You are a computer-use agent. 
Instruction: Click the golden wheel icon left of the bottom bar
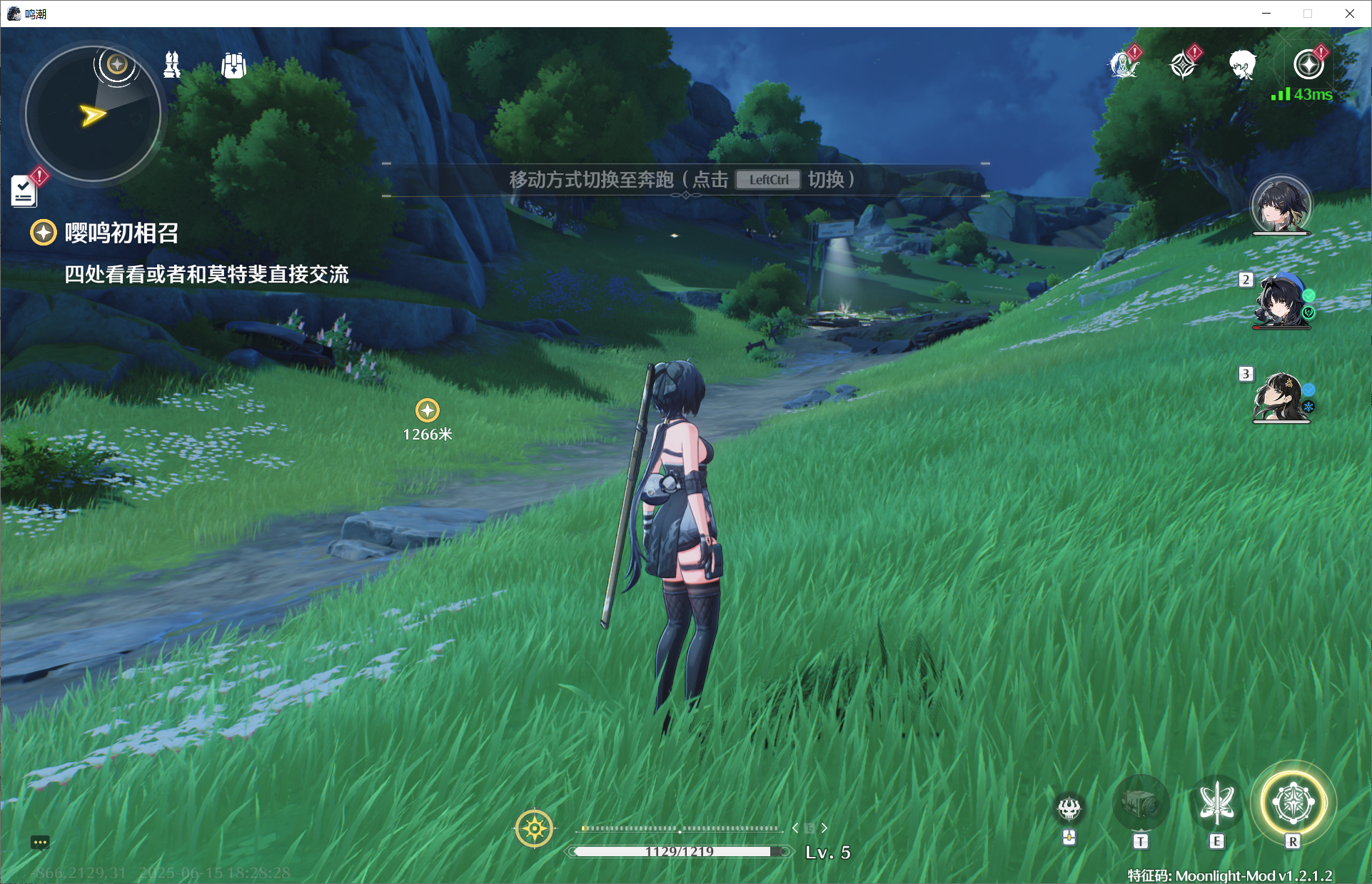pyautogui.click(x=534, y=828)
